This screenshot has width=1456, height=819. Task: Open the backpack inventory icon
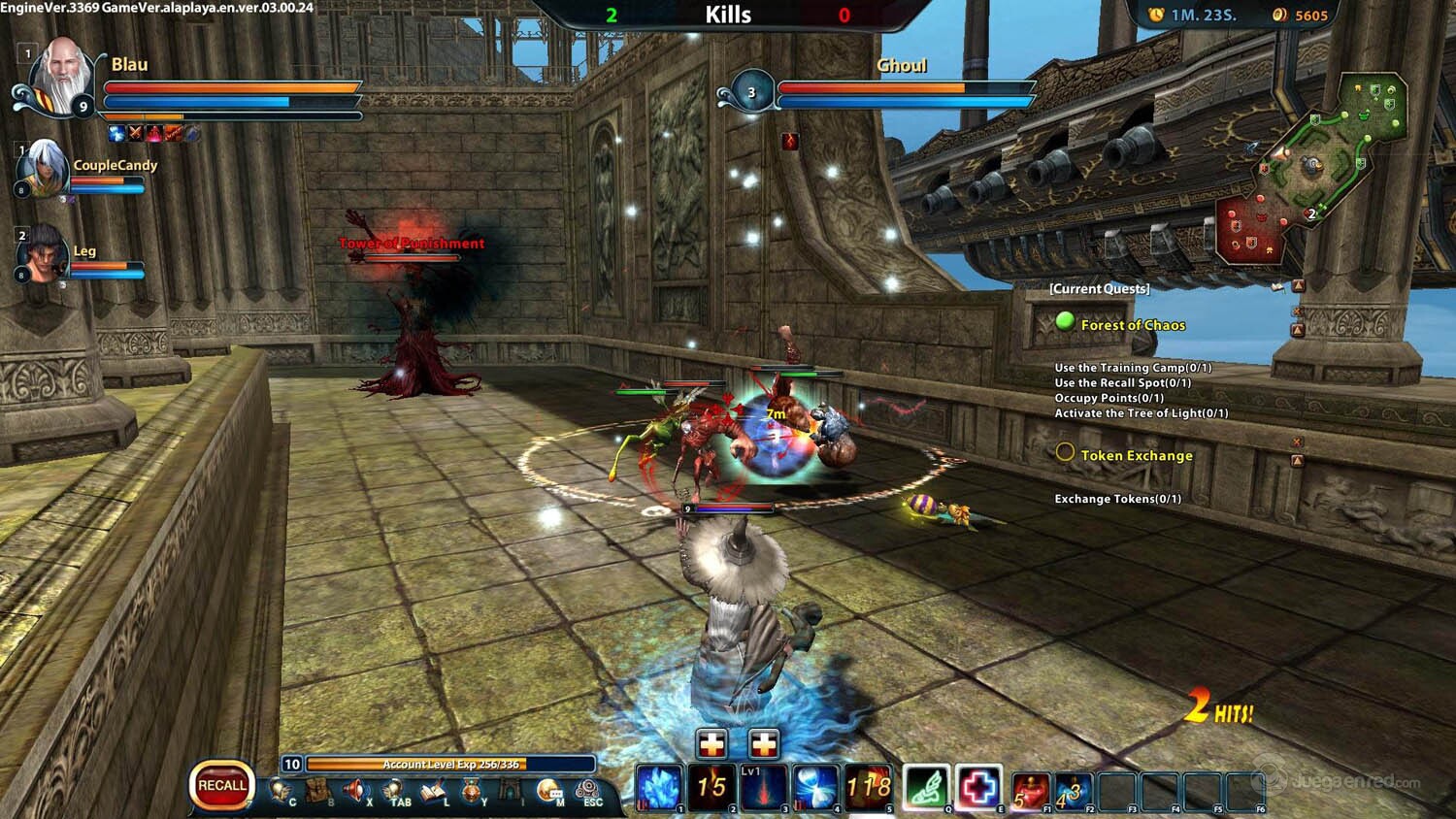point(317,791)
